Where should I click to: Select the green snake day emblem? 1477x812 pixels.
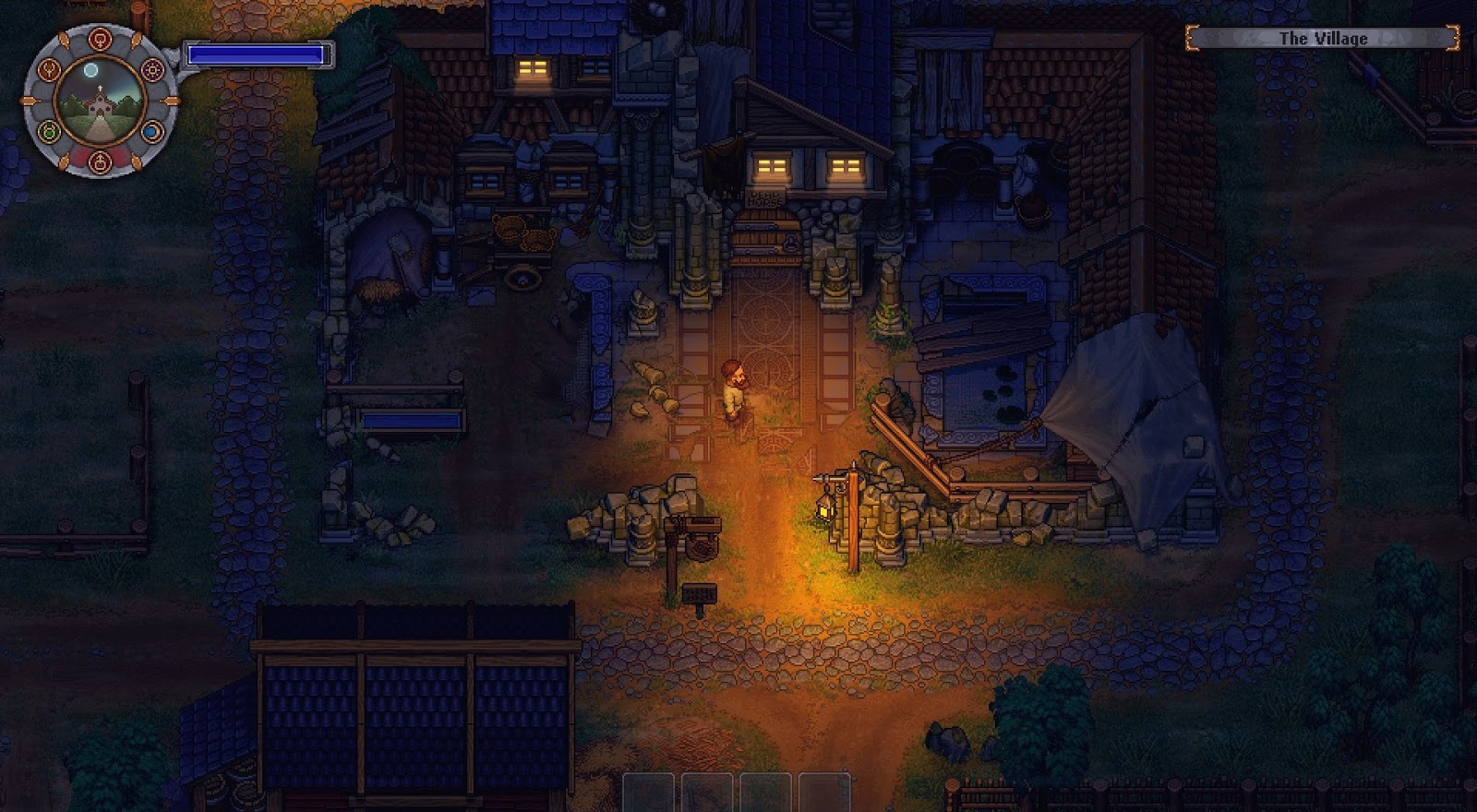click(x=49, y=129)
